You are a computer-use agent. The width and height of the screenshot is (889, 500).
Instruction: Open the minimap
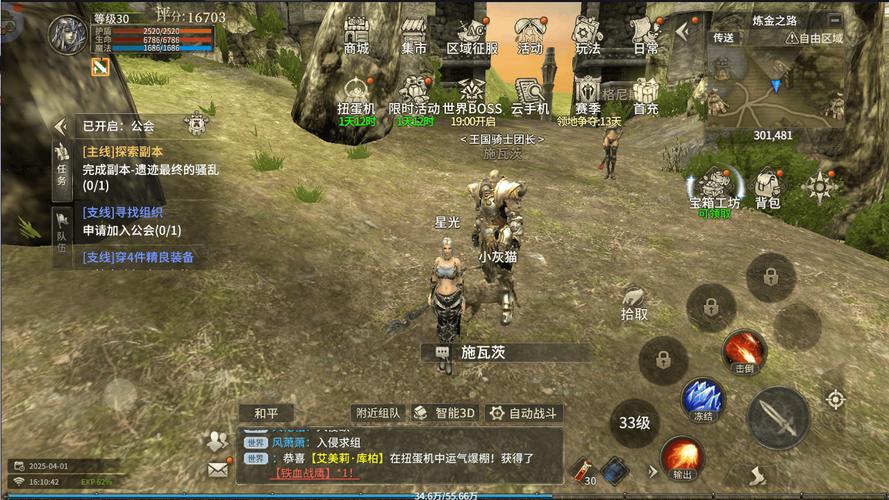770,88
